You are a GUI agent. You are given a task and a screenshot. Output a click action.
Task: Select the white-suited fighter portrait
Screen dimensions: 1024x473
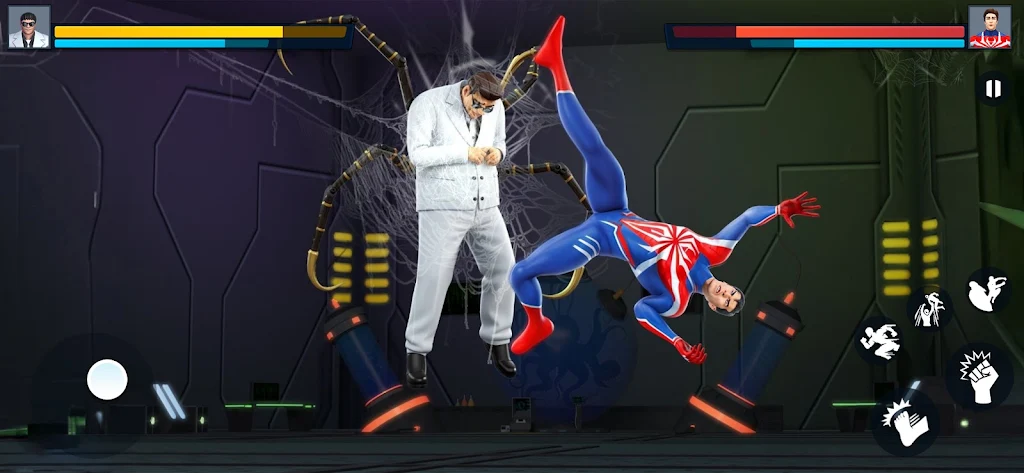(29, 27)
